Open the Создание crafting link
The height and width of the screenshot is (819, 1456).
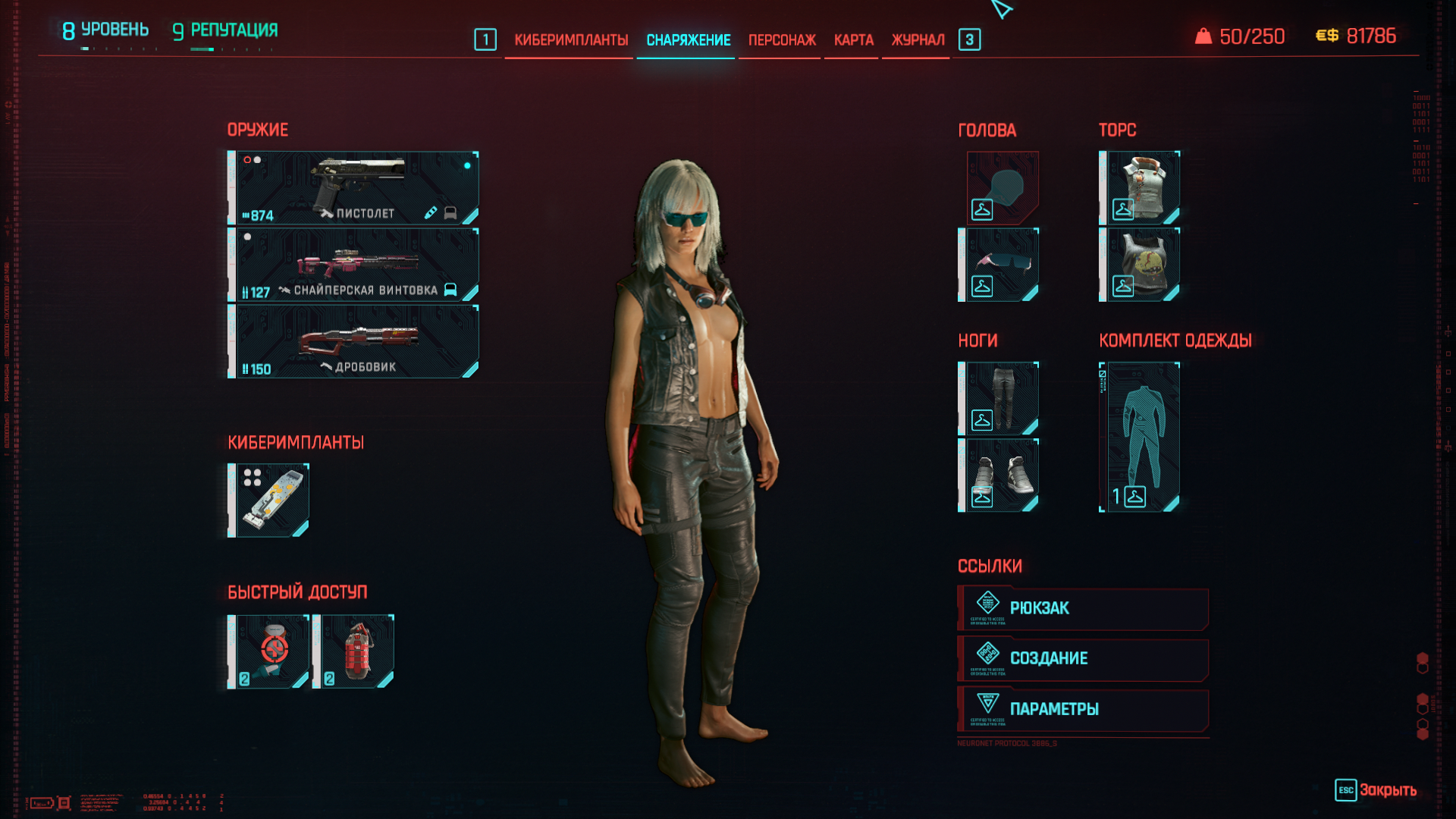tap(1083, 659)
